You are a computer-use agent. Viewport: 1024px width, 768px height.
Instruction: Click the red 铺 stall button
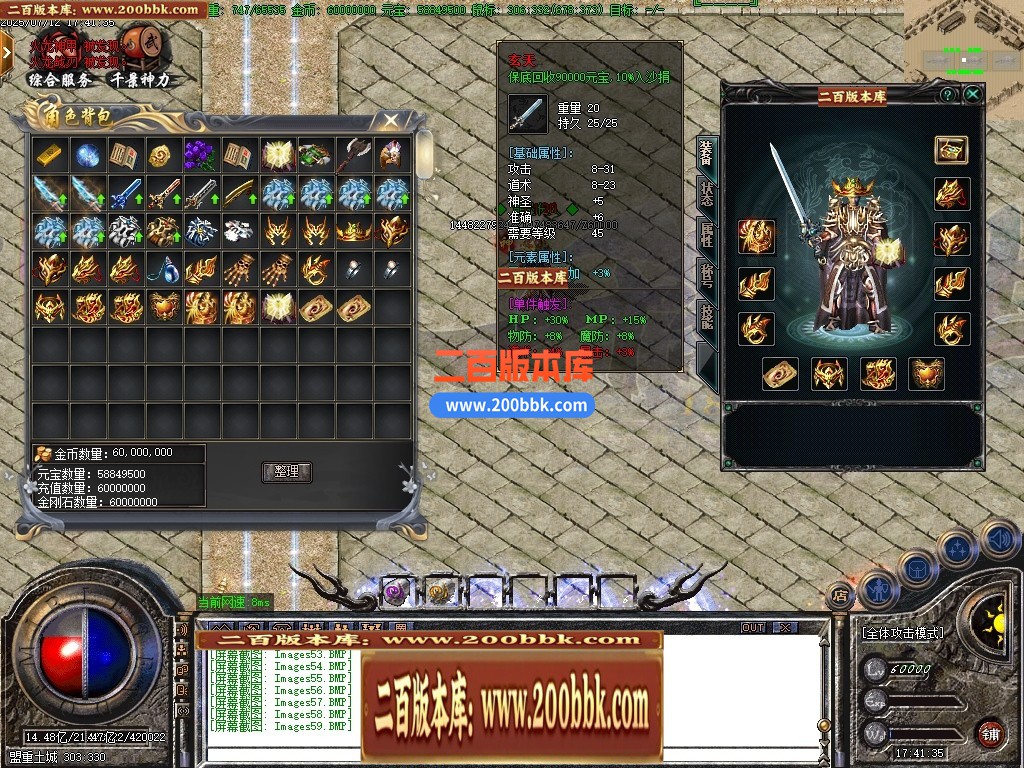tap(989, 733)
